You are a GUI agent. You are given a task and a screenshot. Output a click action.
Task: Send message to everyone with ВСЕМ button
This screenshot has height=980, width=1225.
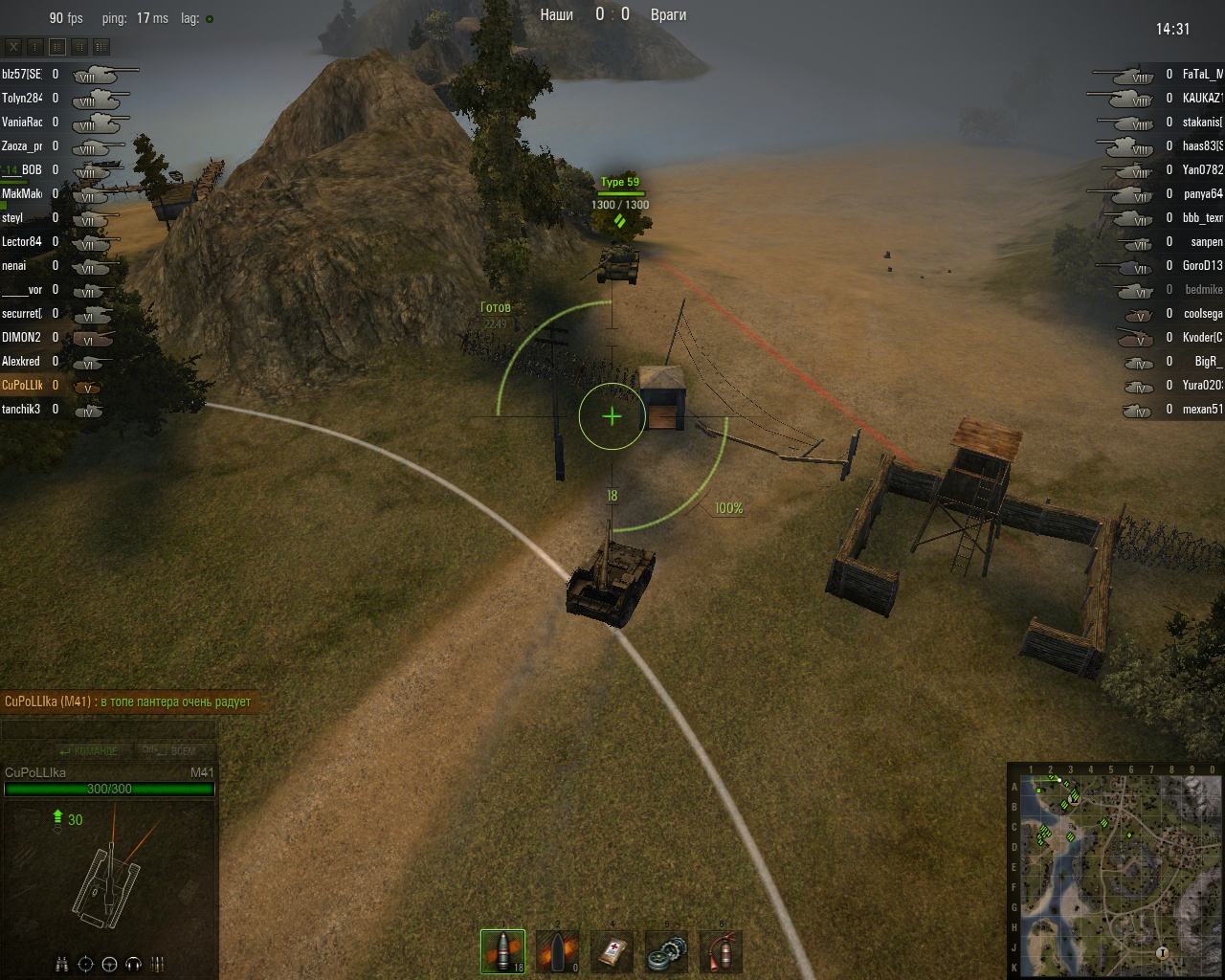click(x=172, y=751)
